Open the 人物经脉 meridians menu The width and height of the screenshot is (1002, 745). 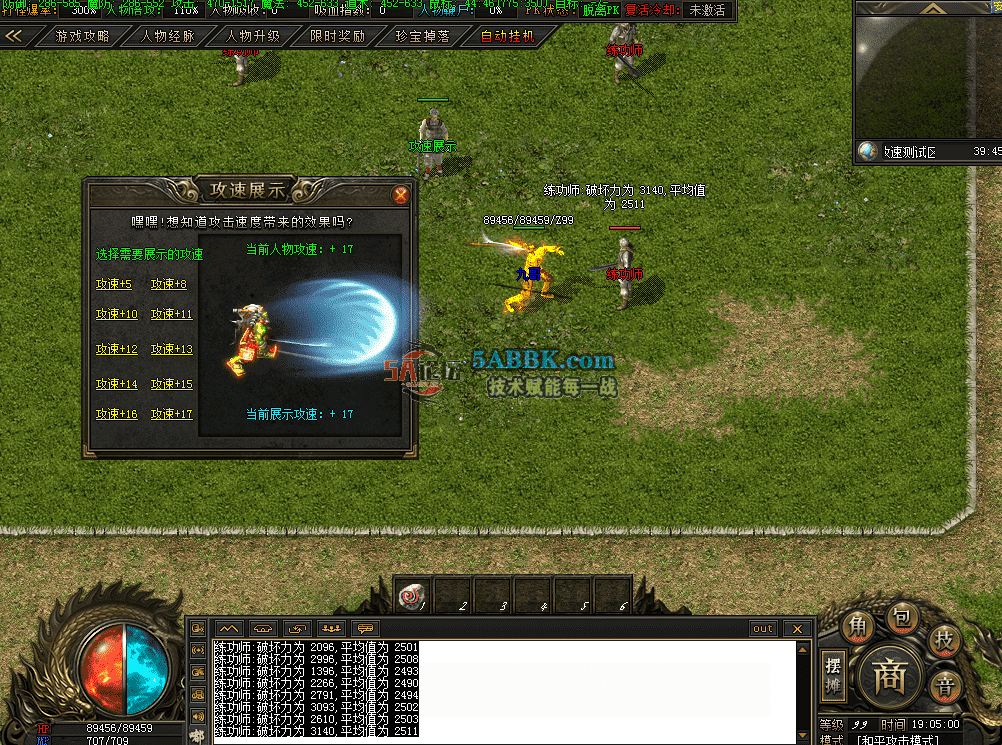pyautogui.click(x=168, y=37)
